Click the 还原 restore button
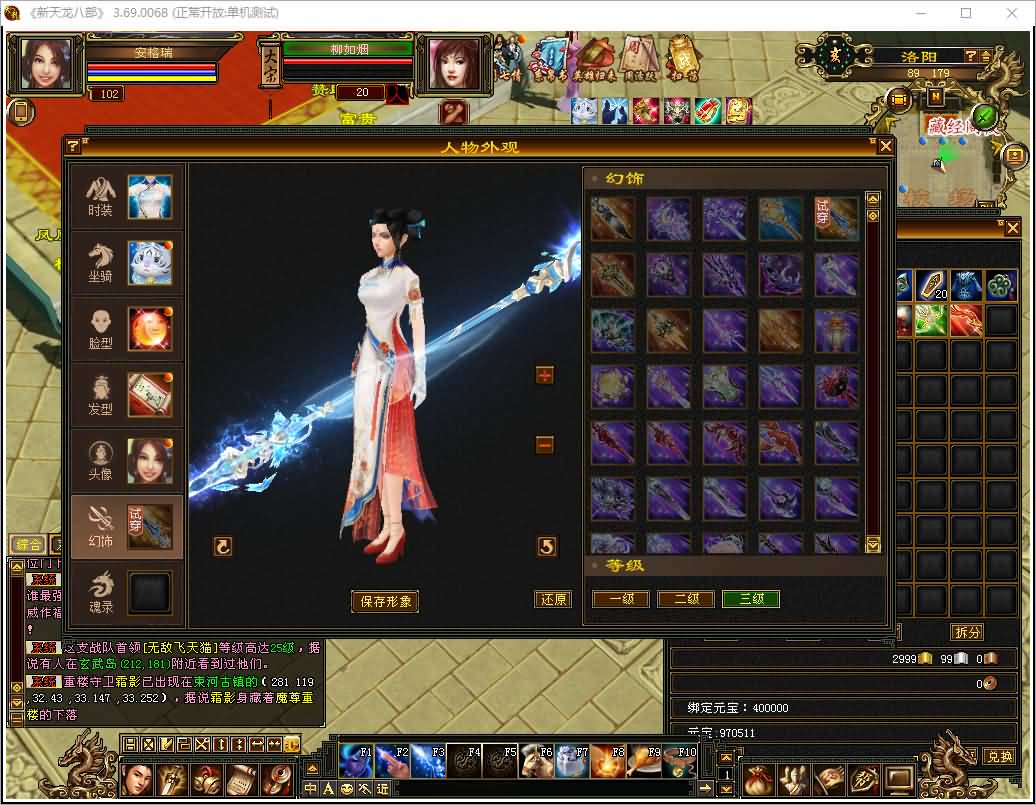The width and height of the screenshot is (1036, 805). (x=553, y=600)
